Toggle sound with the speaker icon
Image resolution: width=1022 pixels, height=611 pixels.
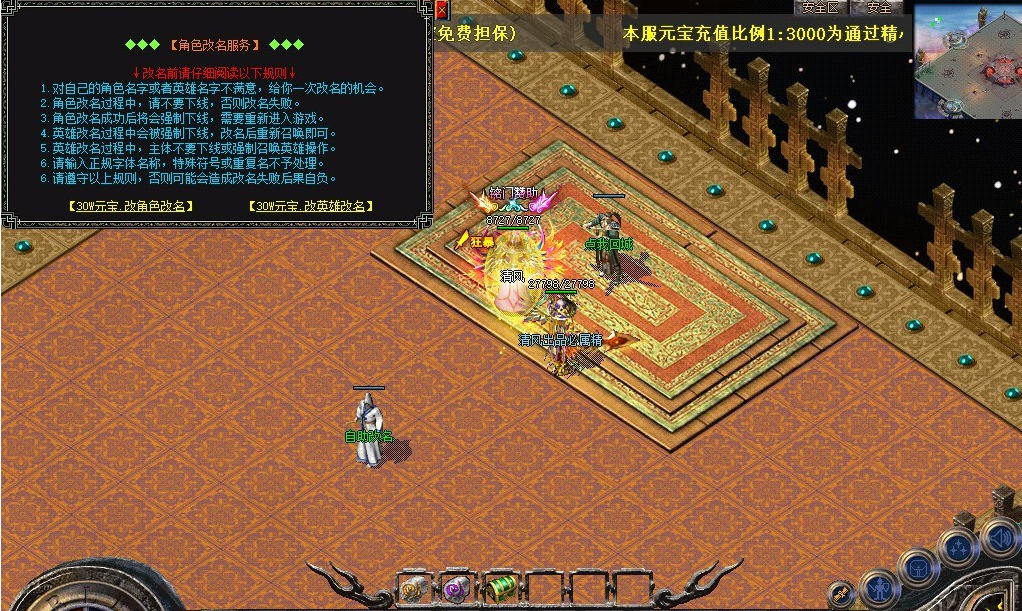click(x=1000, y=538)
